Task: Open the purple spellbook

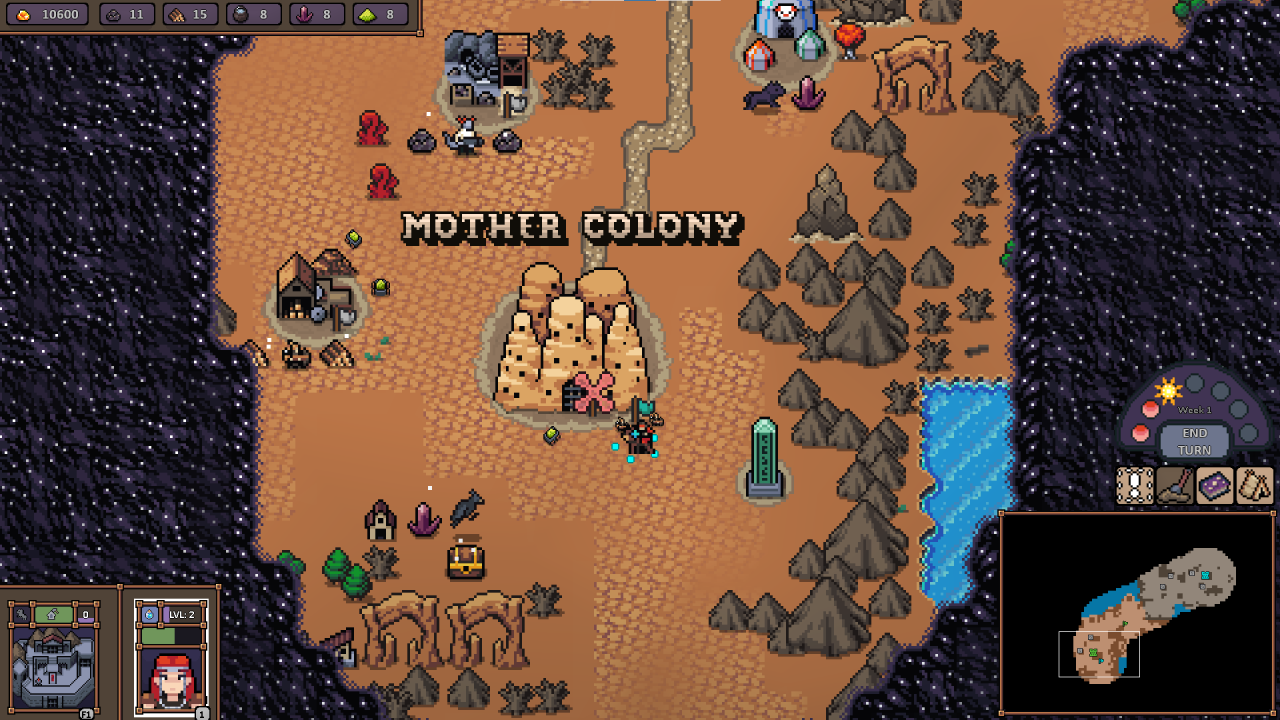Action: pos(1215,486)
